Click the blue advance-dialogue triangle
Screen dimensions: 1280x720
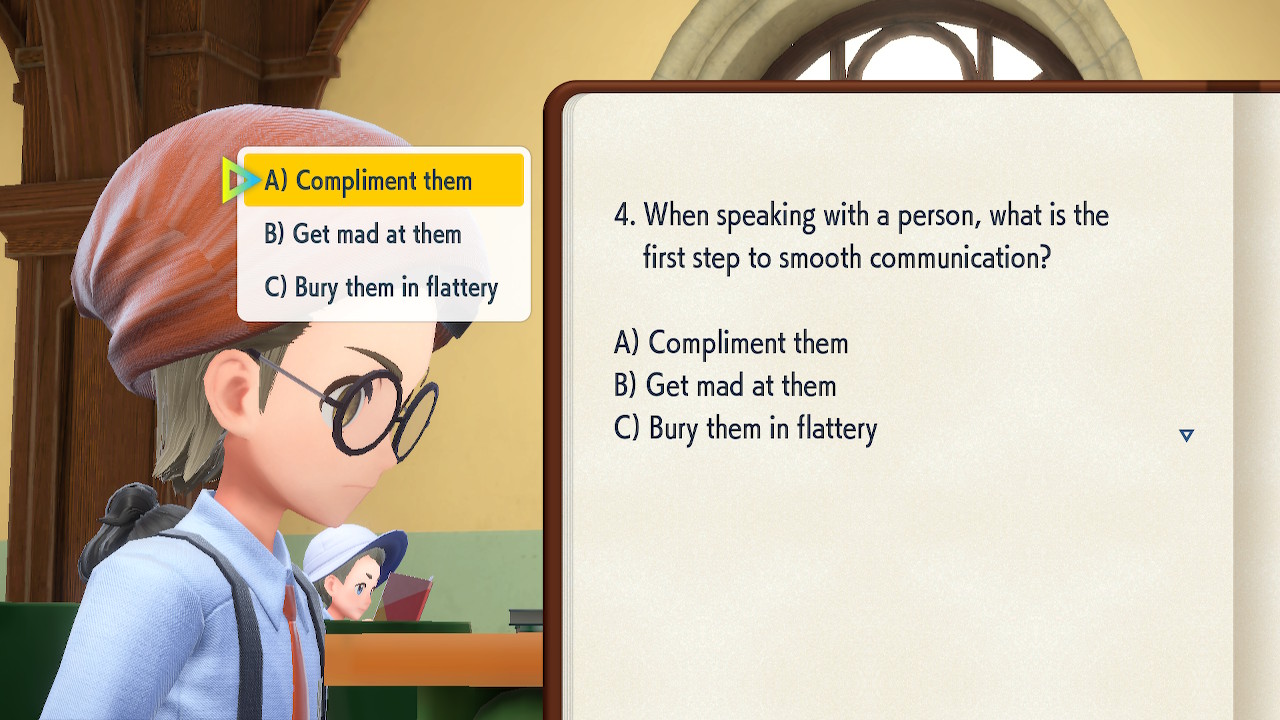[x=1186, y=435]
